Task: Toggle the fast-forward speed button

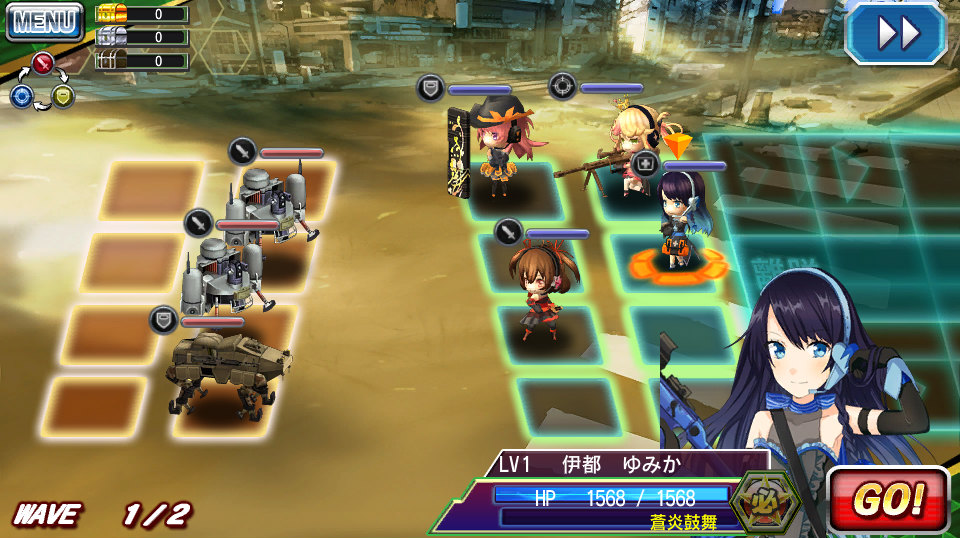Action: [x=896, y=33]
